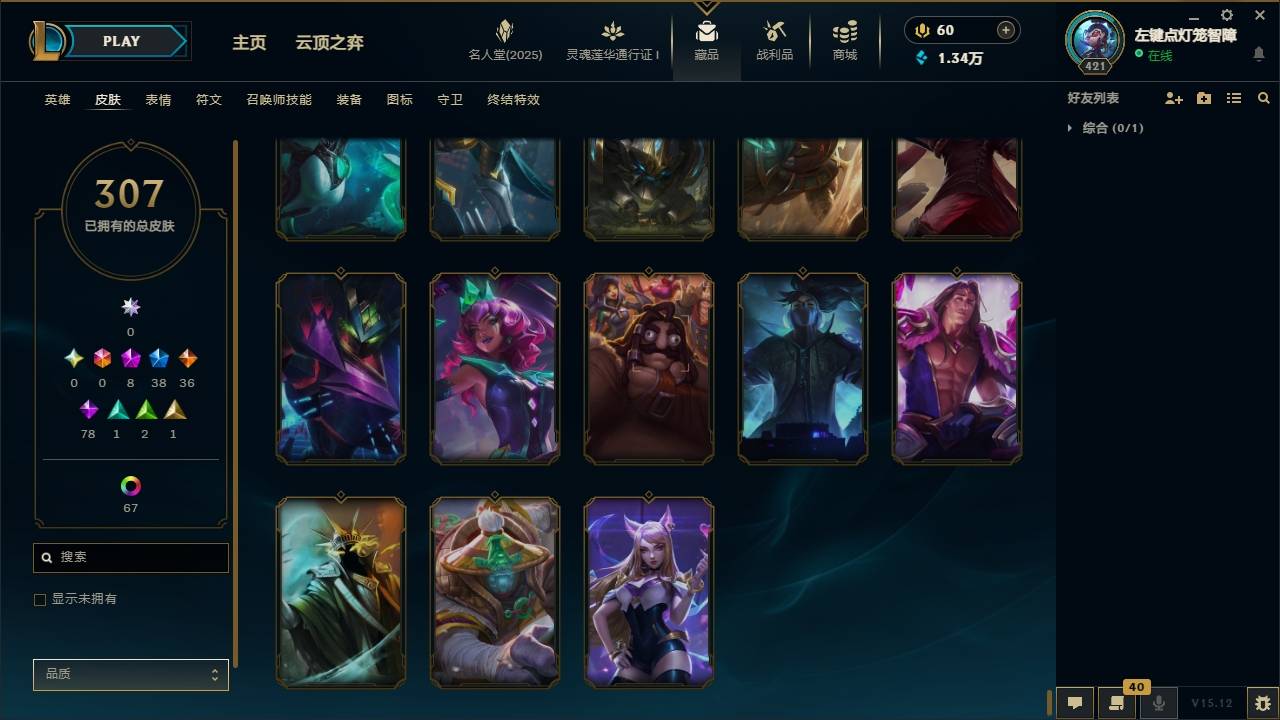Open the Spirit Blossom pass icon
1280x720 pixels.
click(x=610, y=35)
